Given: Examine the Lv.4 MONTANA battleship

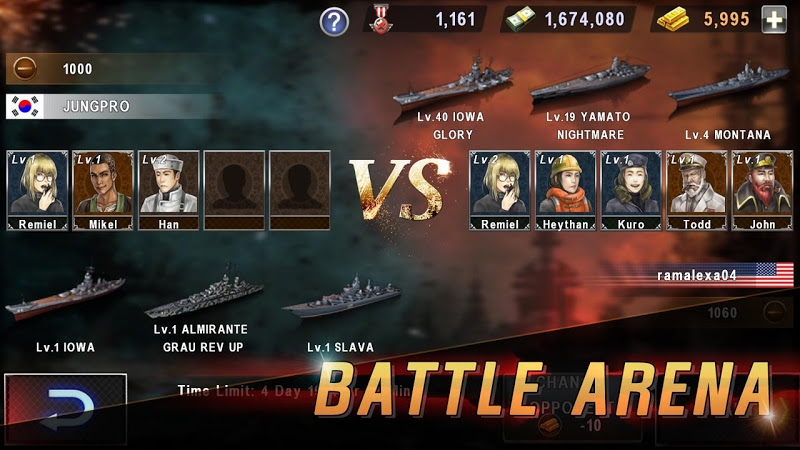Looking at the screenshot, I should [x=727, y=90].
